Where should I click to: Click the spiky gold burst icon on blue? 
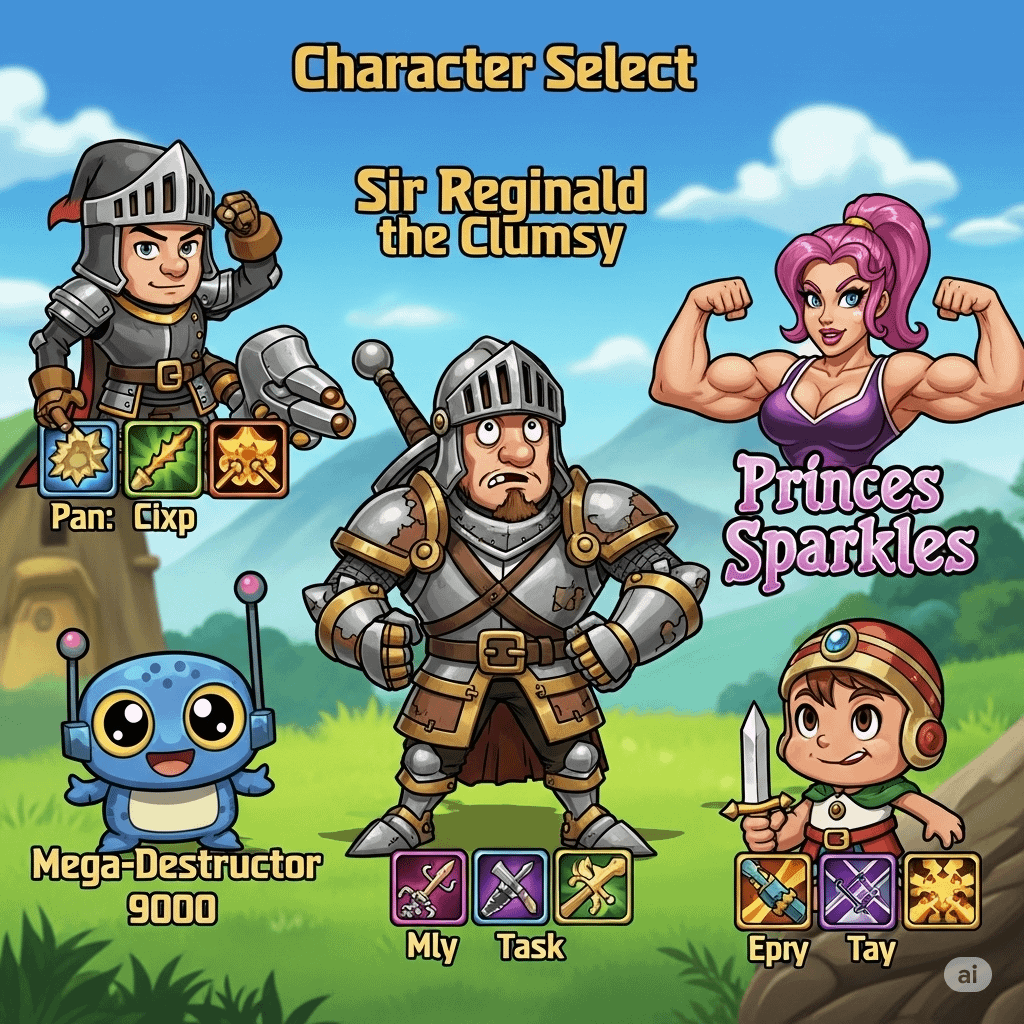coord(79,459)
